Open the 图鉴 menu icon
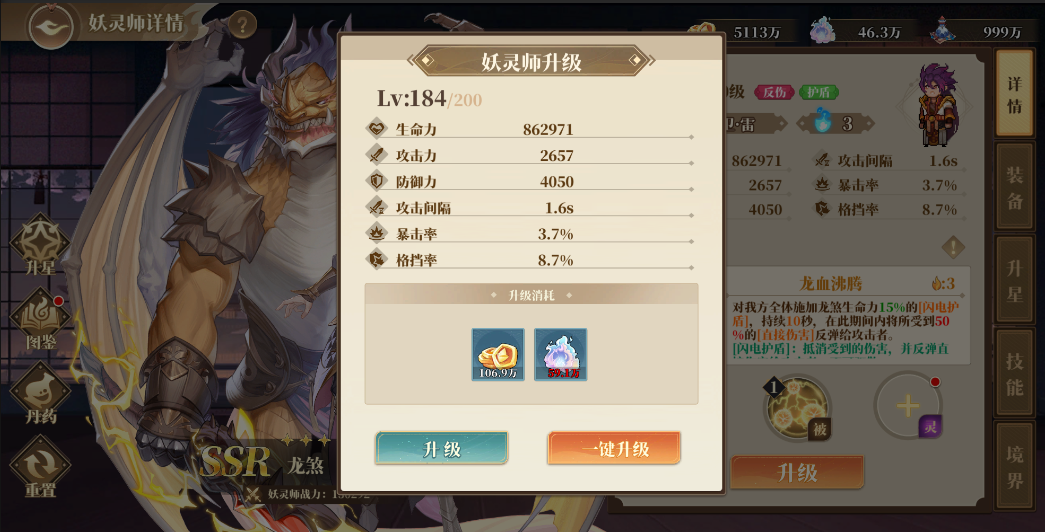The width and height of the screenshot is (1045, 532). pyautogui.click(x=40, y=320)
